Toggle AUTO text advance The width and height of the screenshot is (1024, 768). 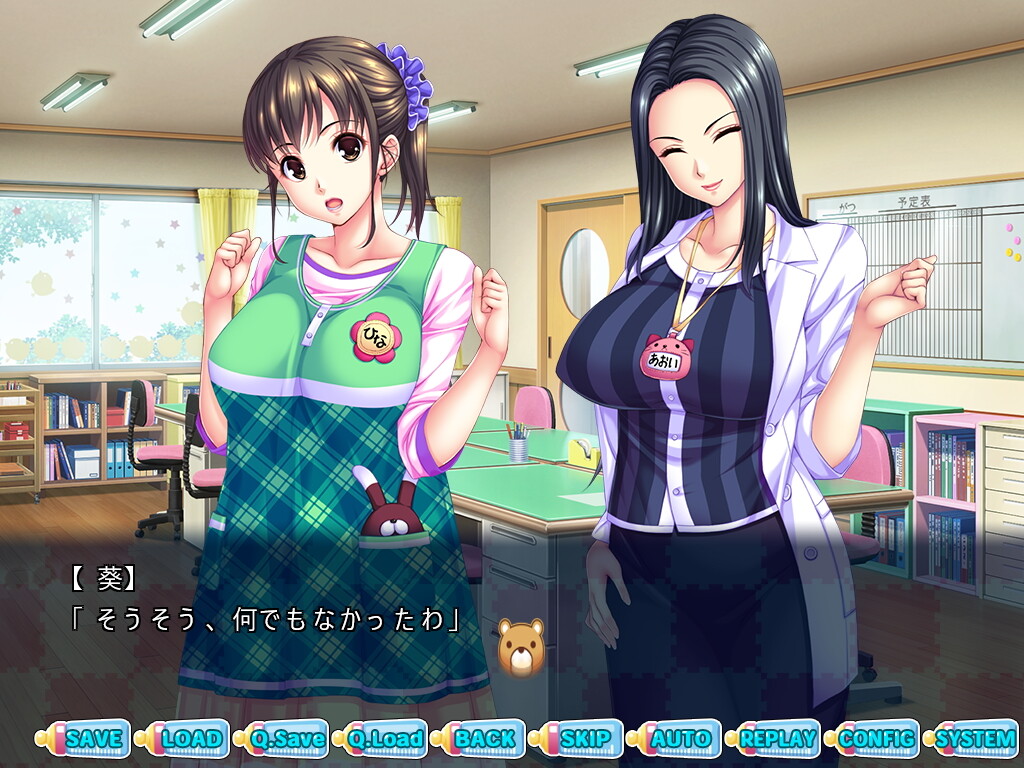[682, 739]
